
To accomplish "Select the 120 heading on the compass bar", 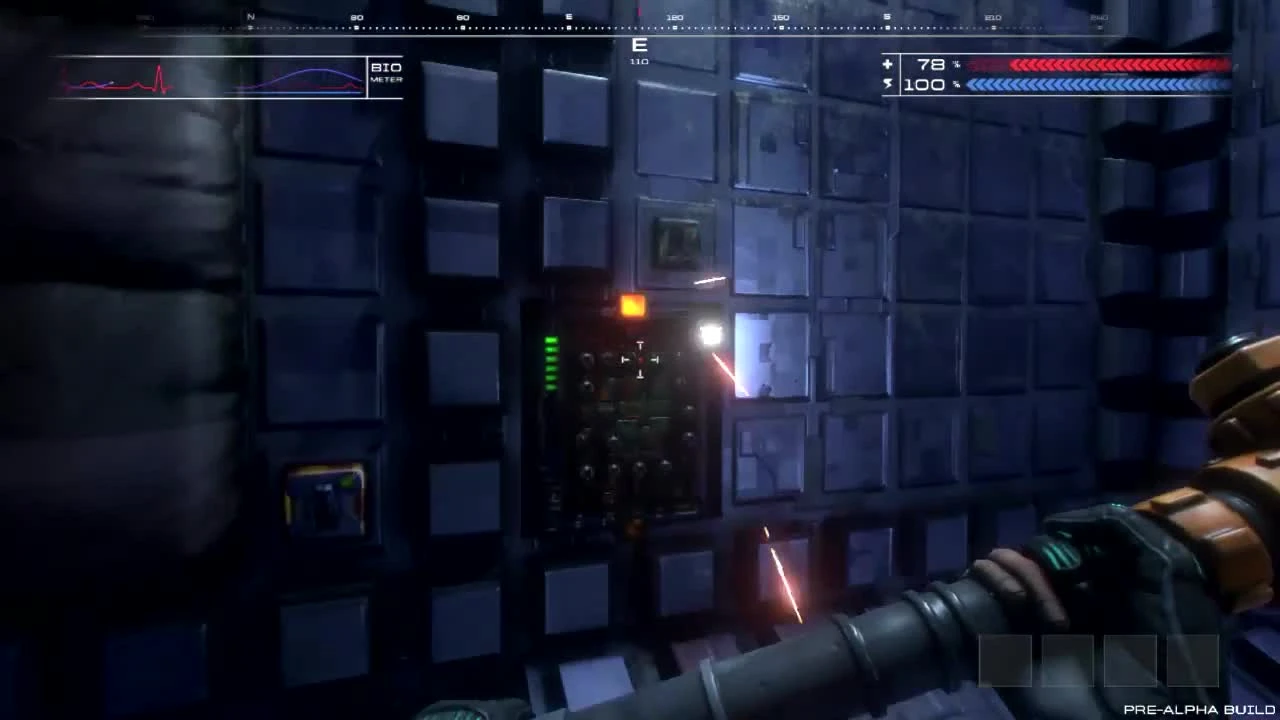I will pyautogui.click(x=675, y=17).
